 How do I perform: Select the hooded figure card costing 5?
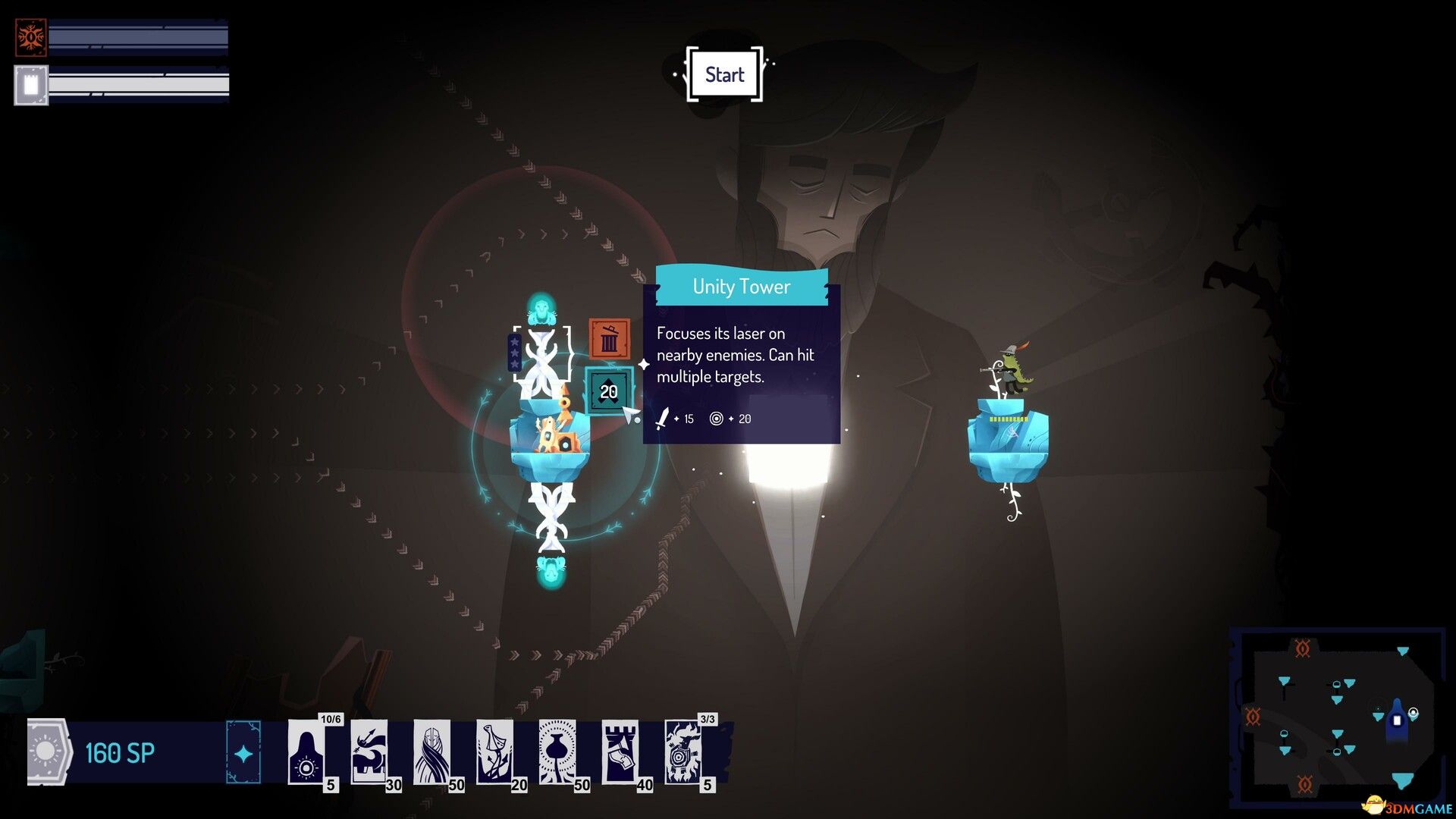[307, 753]
